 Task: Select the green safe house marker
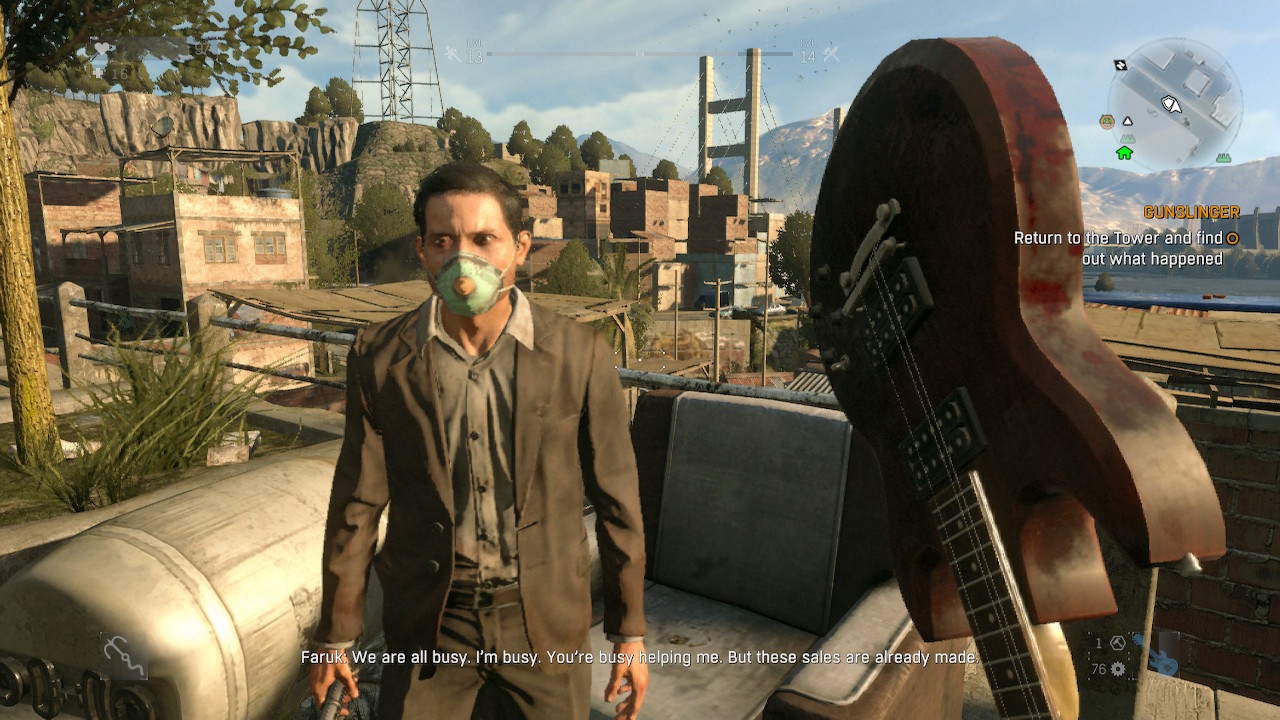pyautogui.click(x=1124, y=152)
